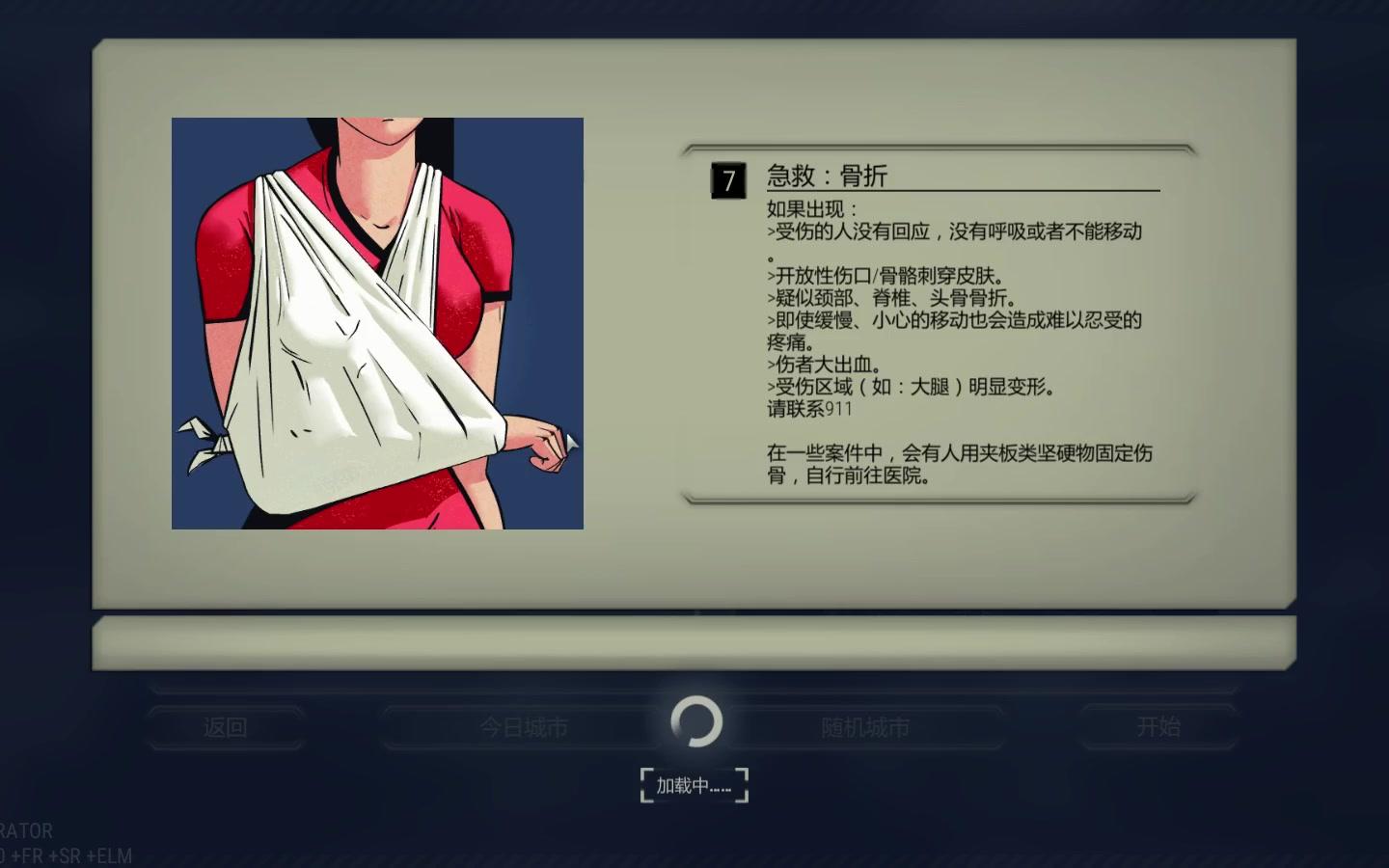Click the RATOR watermark text bottom left

pos(27,830)
